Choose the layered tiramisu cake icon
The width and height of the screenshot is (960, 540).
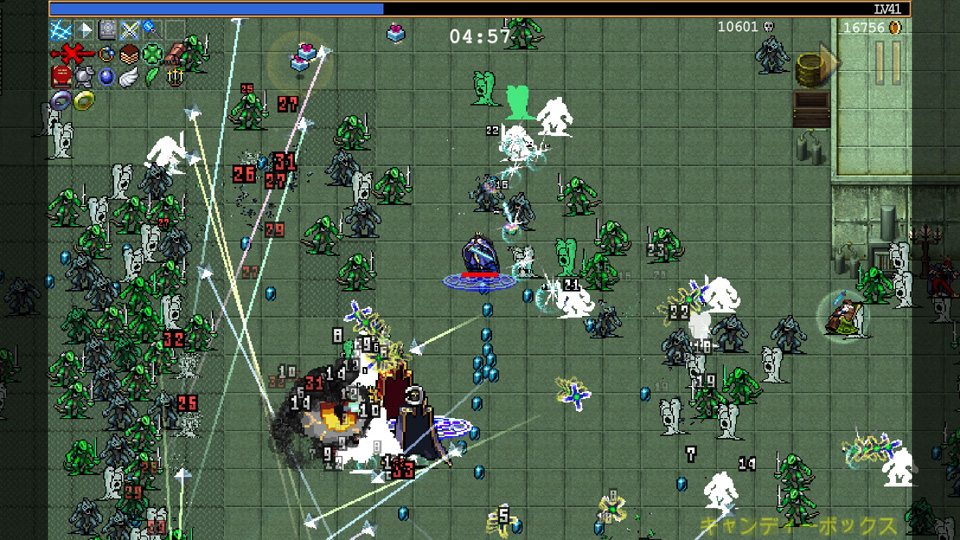[x=129, y=53]
